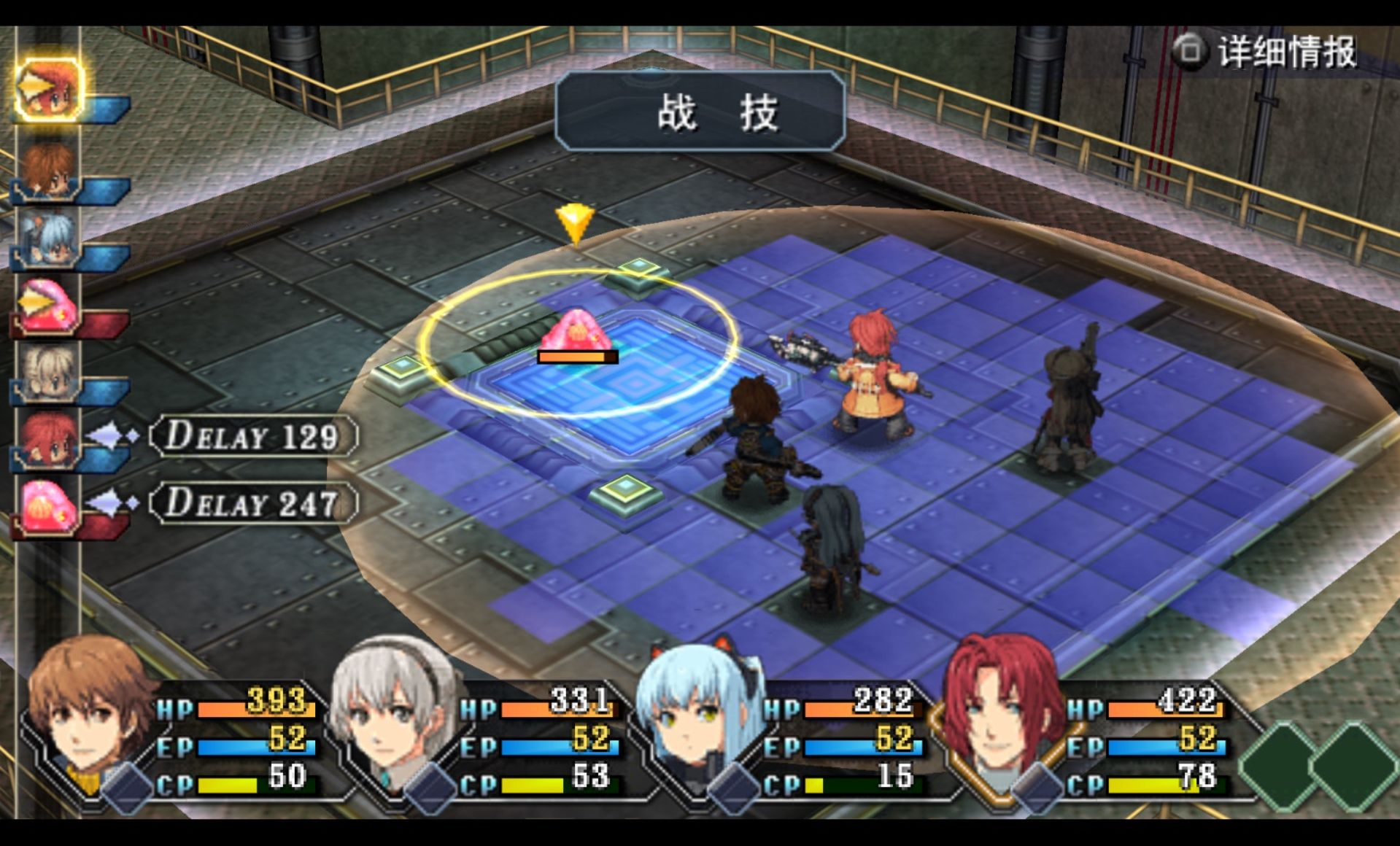The width and height of the screenshot is (1400, 846).
Task: Click the glowing active turn icon at top
Action: pos(47,90)
